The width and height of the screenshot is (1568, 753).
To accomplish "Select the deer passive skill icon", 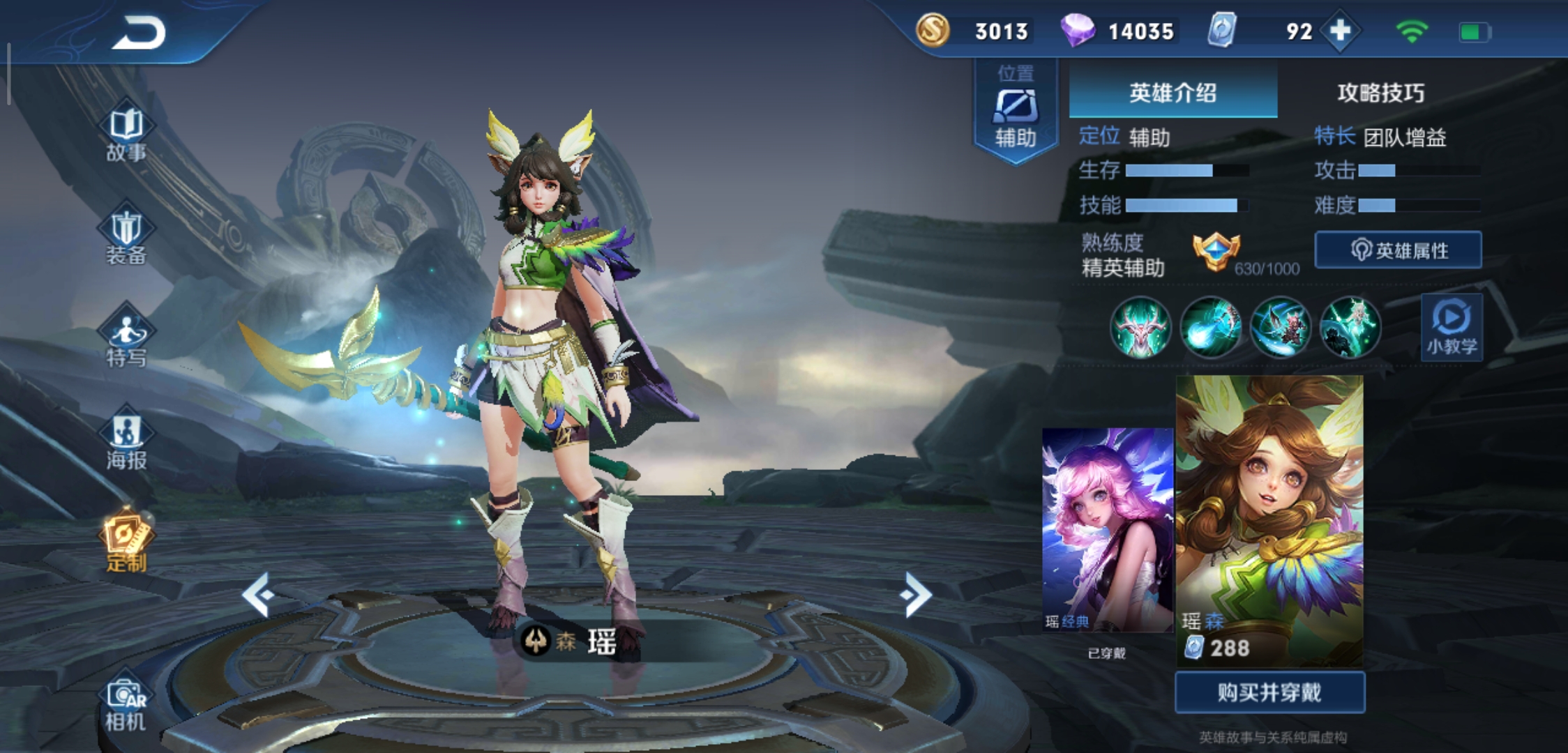I will (1142, 328).
